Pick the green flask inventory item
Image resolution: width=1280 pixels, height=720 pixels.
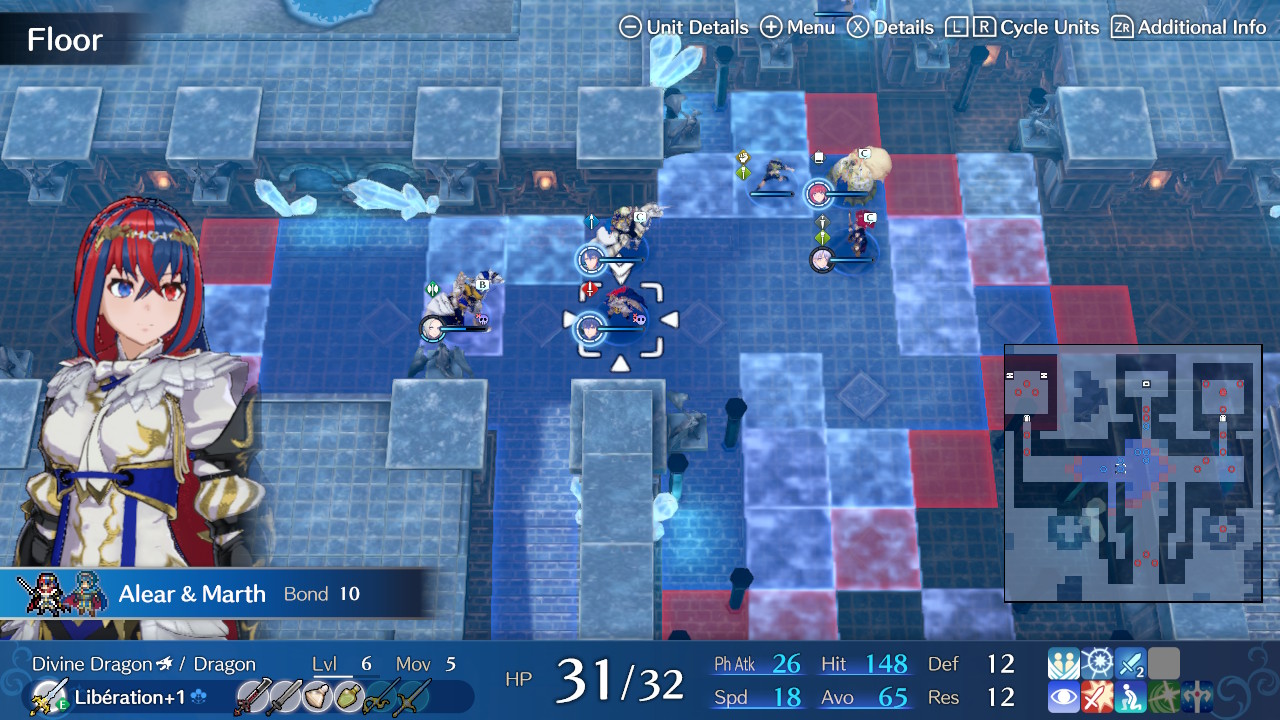click(349, 697)
